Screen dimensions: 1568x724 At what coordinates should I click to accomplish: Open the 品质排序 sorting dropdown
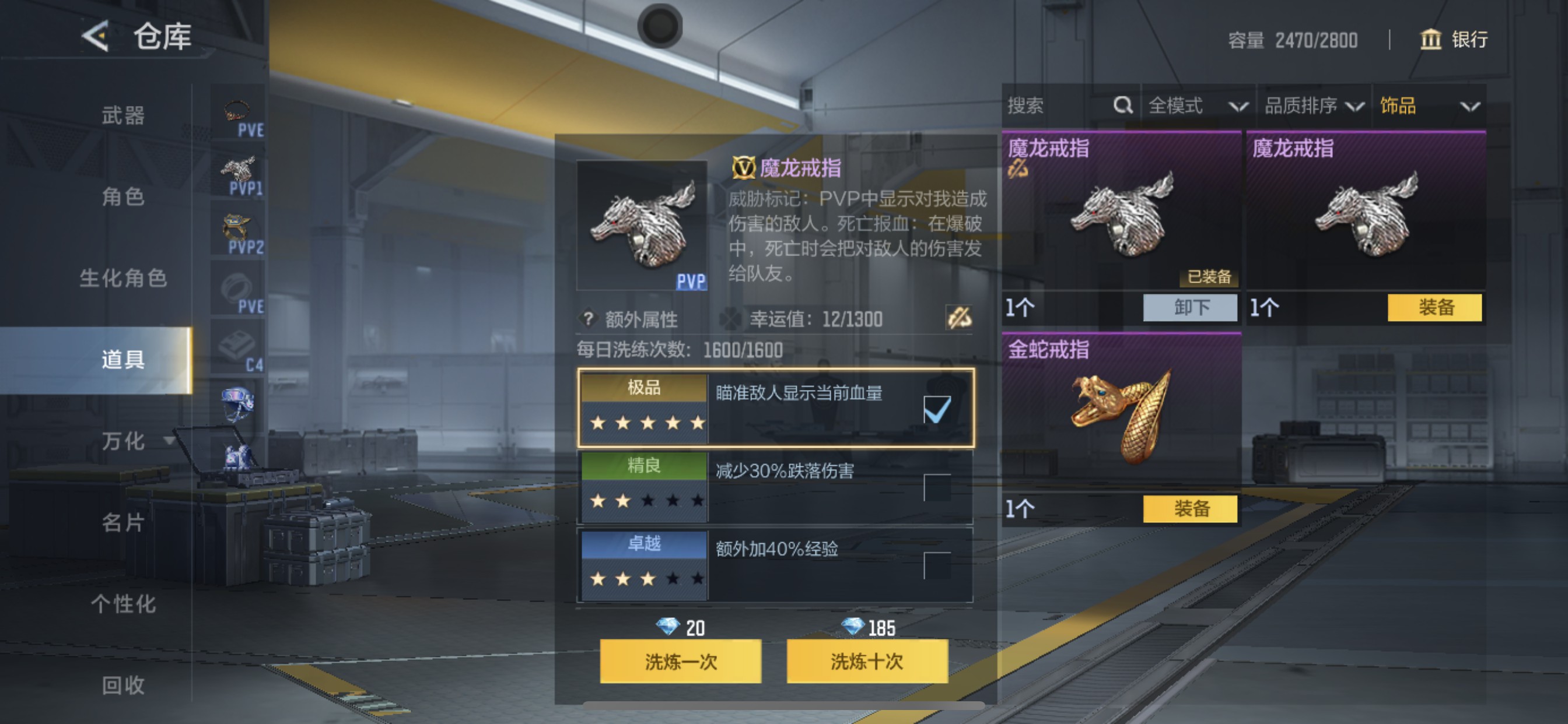[1315, 106]
